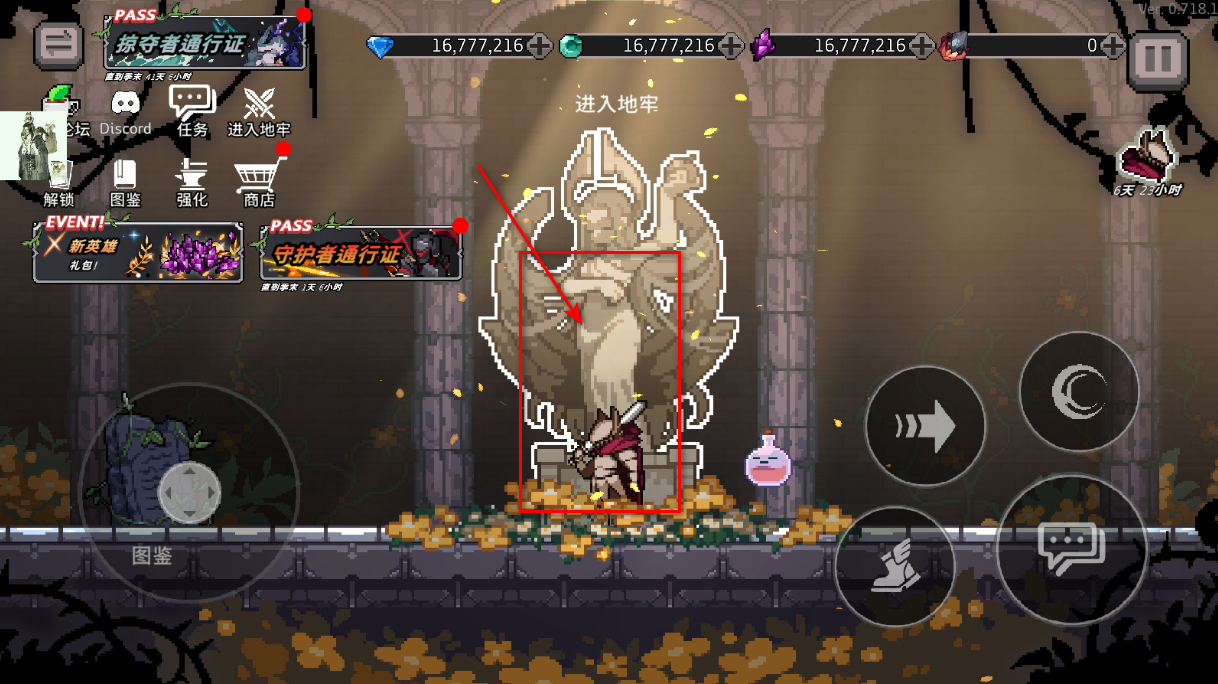
Task: Activate the dash arrow button
Action: pyautogui.click(x=925, y=427)
